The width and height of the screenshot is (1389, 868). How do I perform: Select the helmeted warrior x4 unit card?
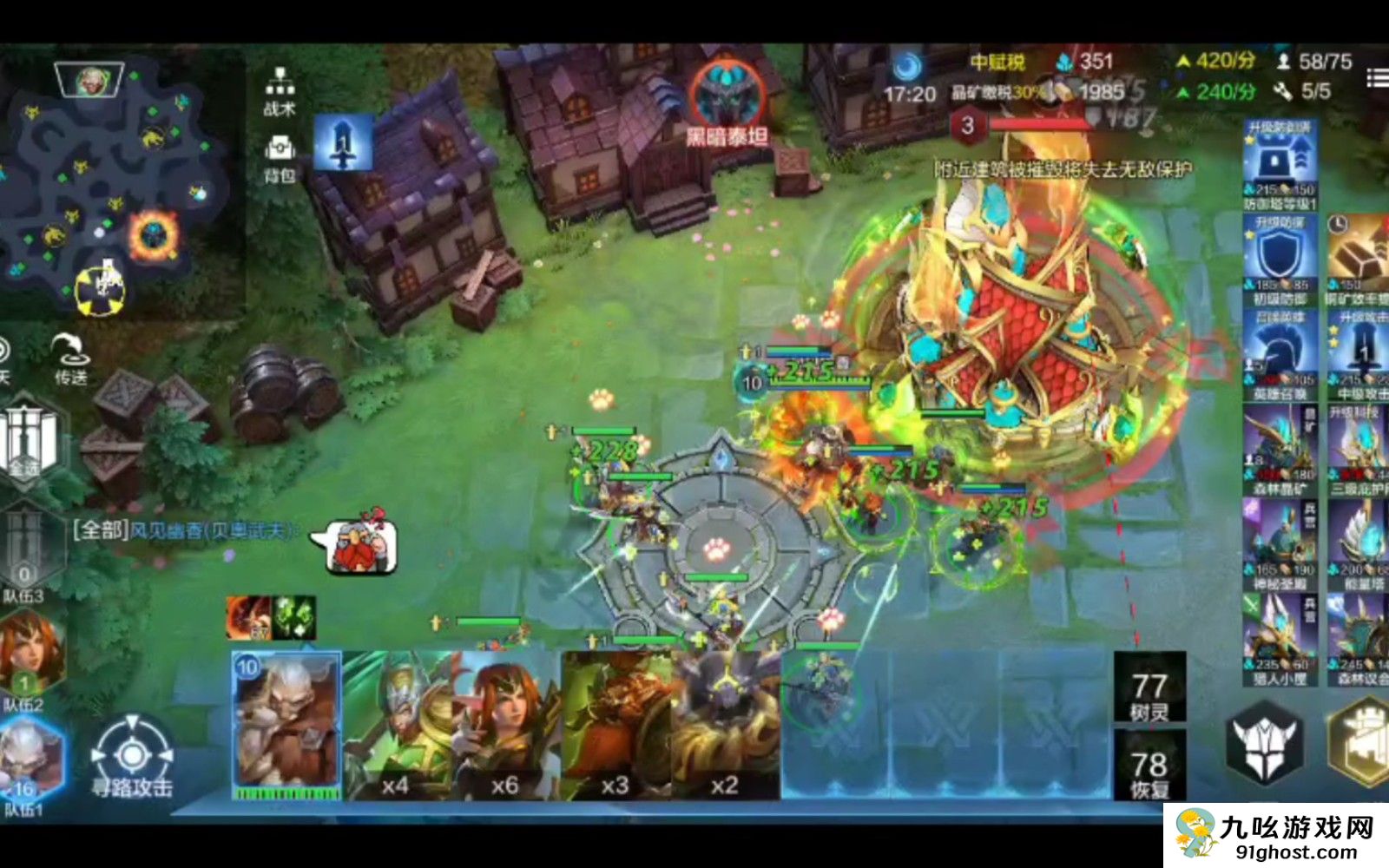click(x=396, y=725)
